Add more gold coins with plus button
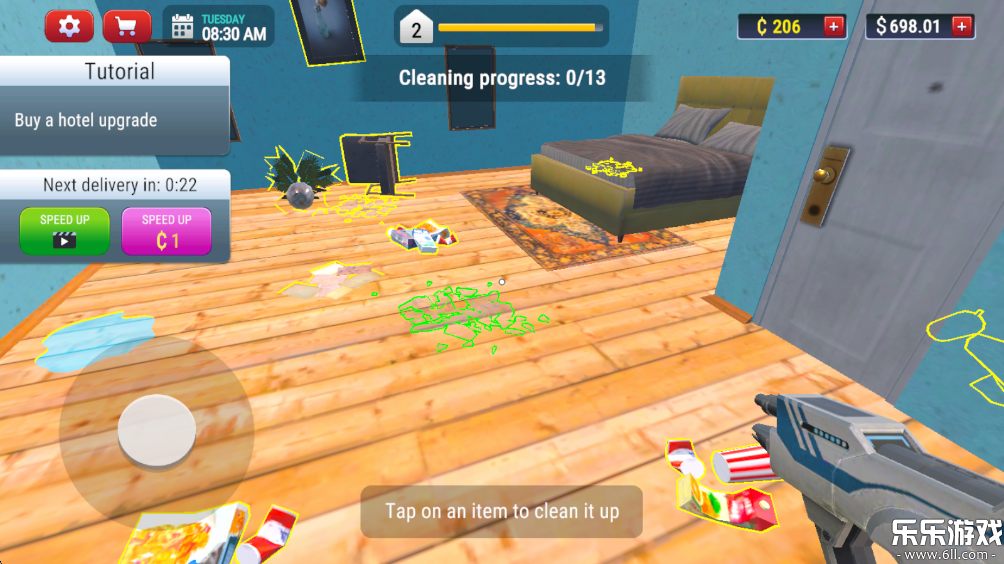Image resolution: width=1004 pixels, height=564 pixels. tap(833, 26)
